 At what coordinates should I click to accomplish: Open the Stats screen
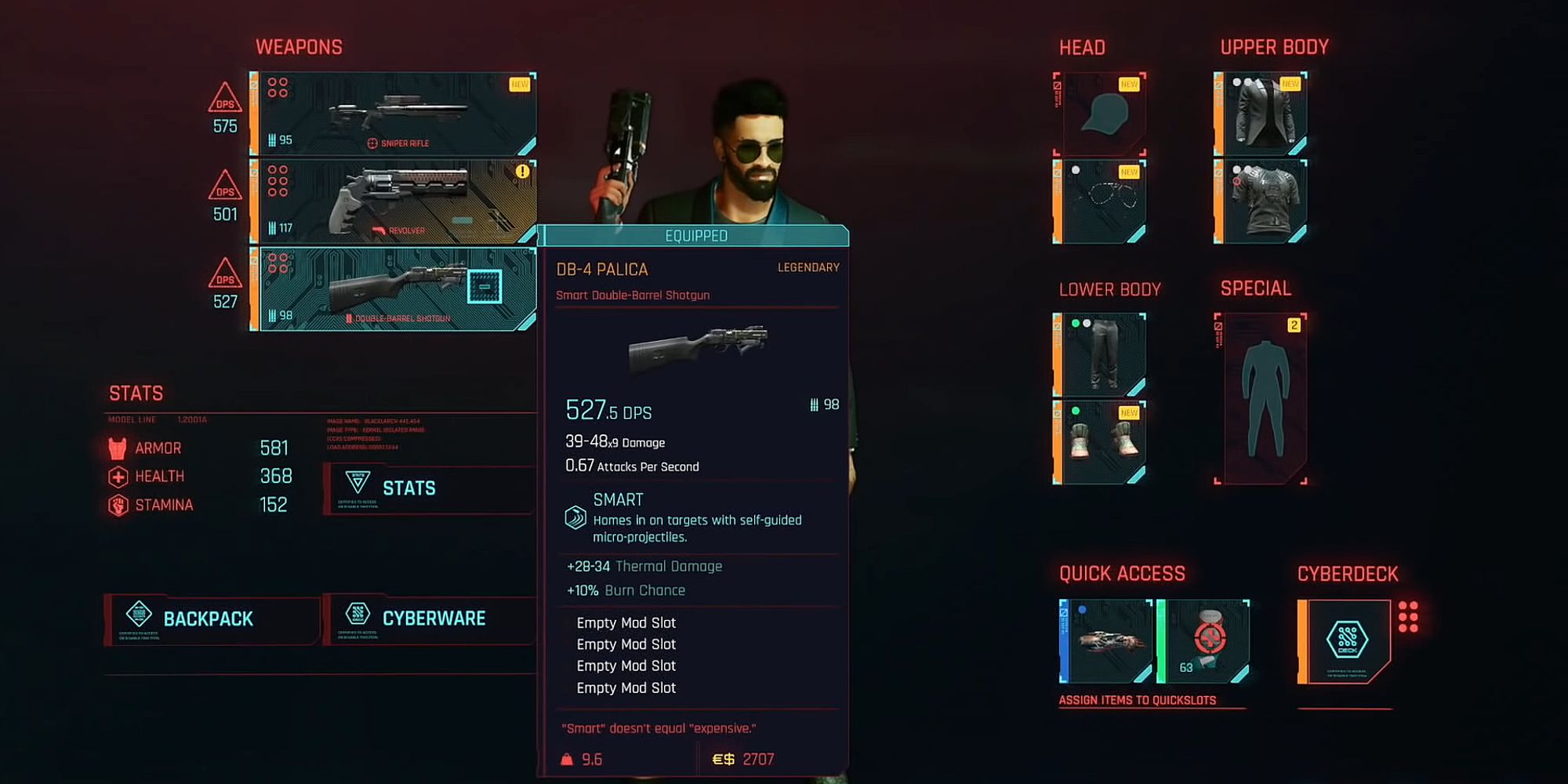point(409,488)
